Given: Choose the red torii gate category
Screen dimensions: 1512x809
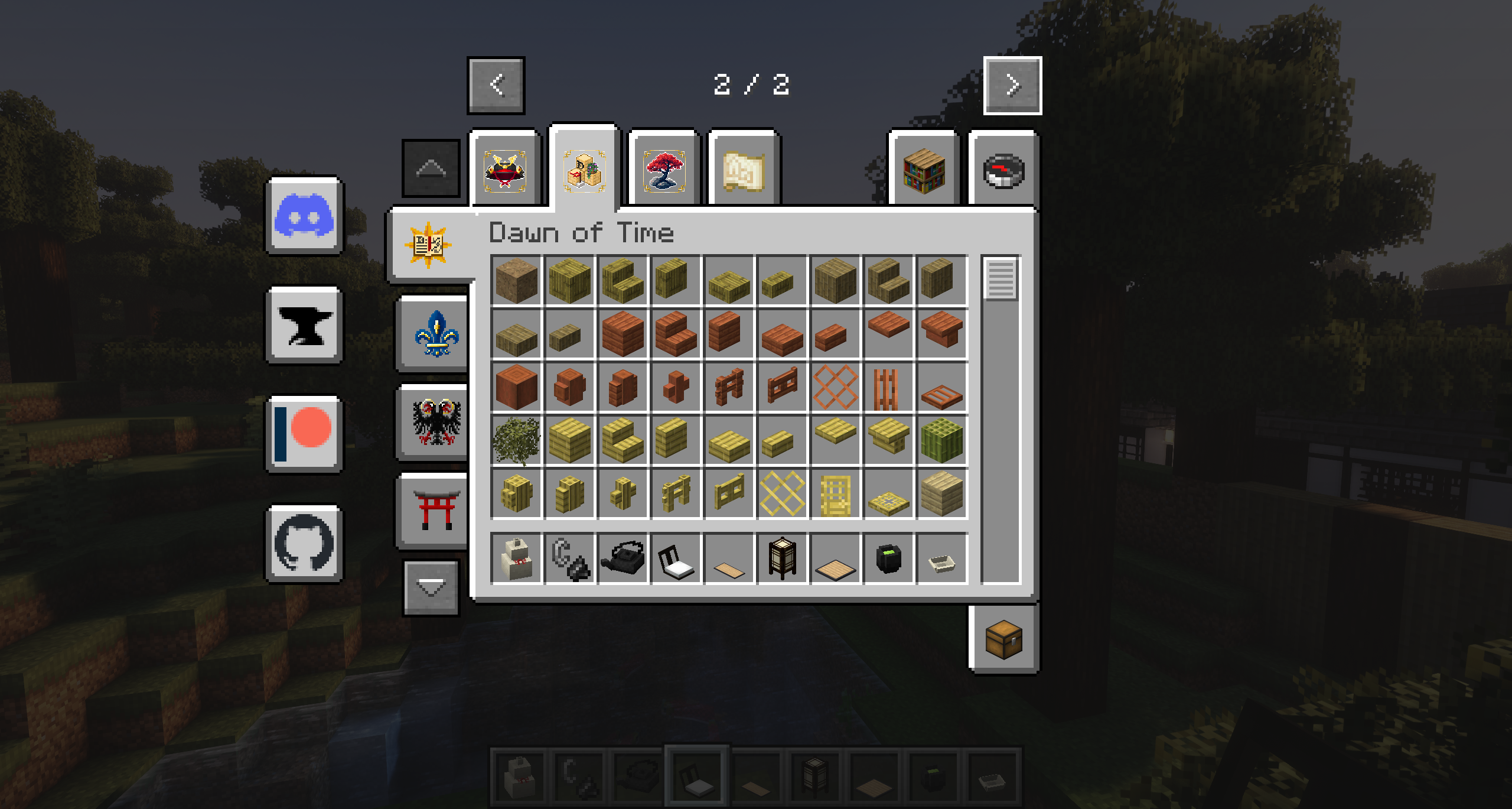Looking at the screenshot, I should click(x=436, y=510).
